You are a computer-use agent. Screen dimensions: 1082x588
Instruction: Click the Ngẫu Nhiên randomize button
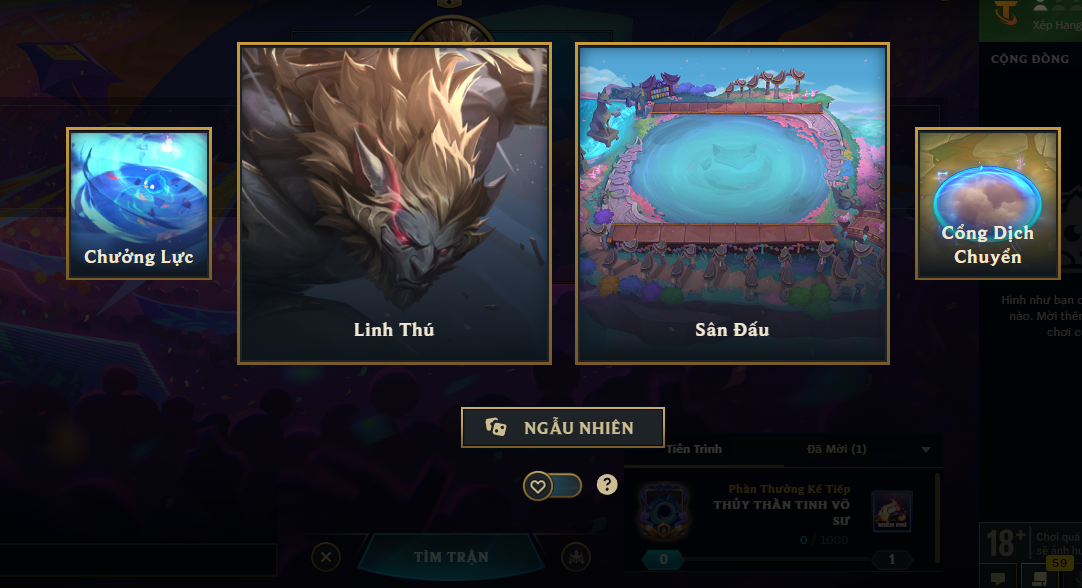(x=562, y=427)
